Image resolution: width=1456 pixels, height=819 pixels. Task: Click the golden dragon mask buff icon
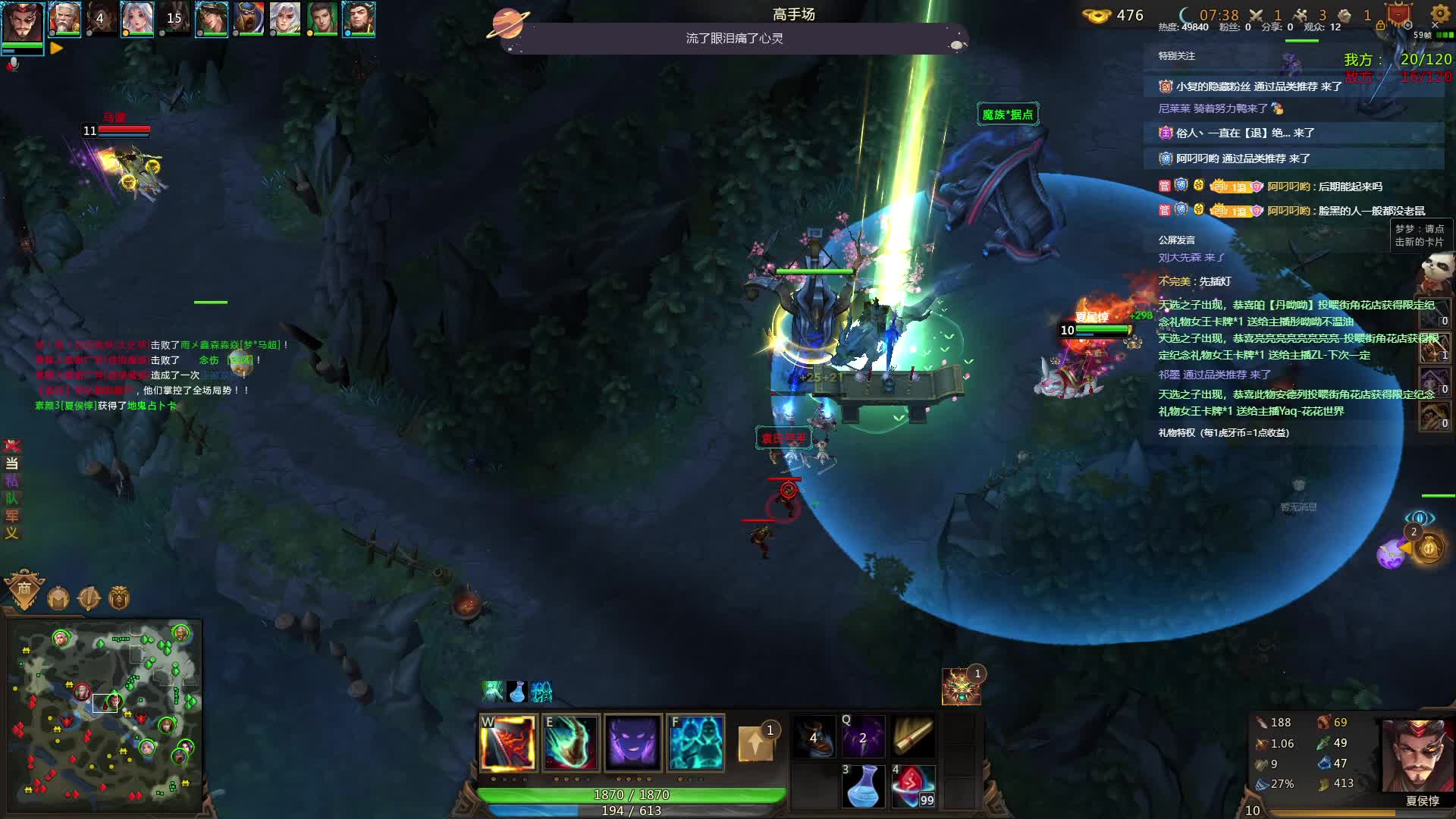pyautogui.click(x=961, y=686)
